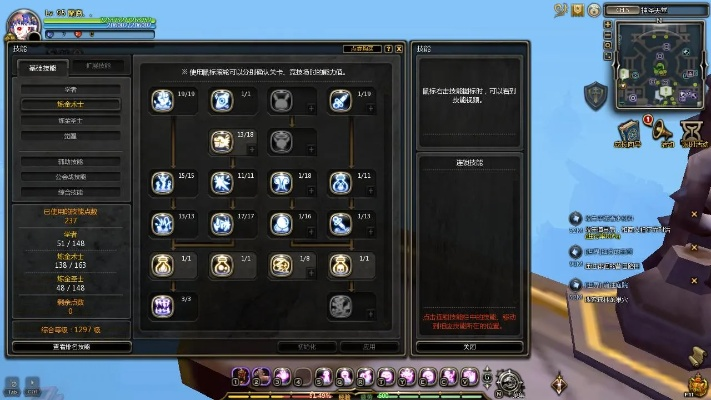Select the 炼金术士 class entry in the left list

coord(70,103)
